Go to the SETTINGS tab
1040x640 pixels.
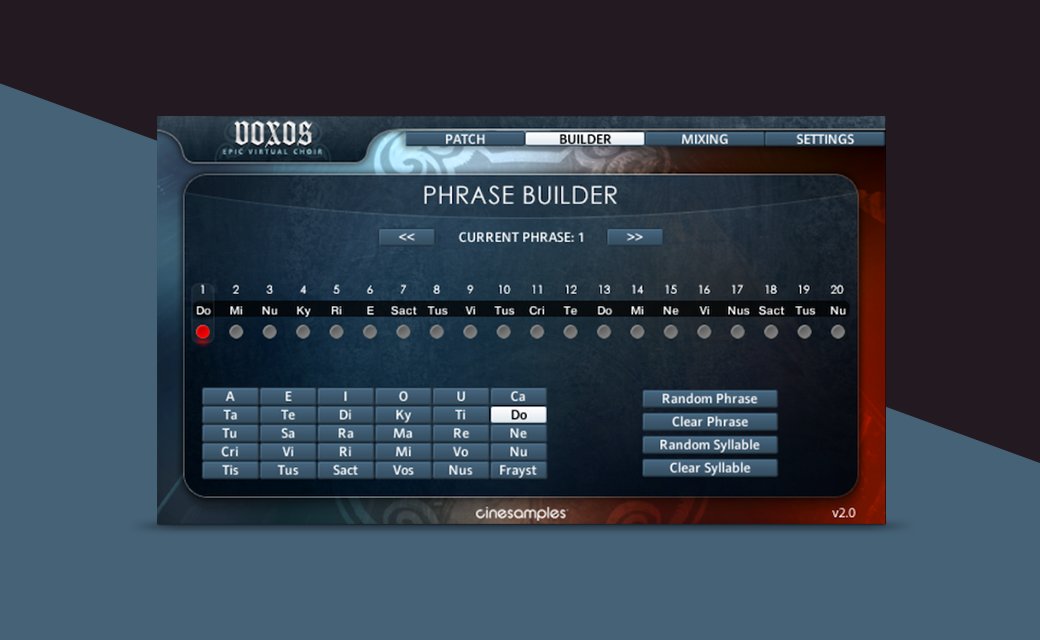(824, 139)
